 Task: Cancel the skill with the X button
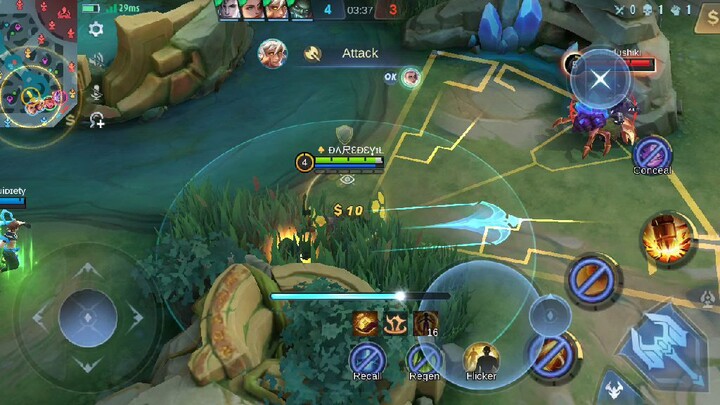[x=600, y=80]
